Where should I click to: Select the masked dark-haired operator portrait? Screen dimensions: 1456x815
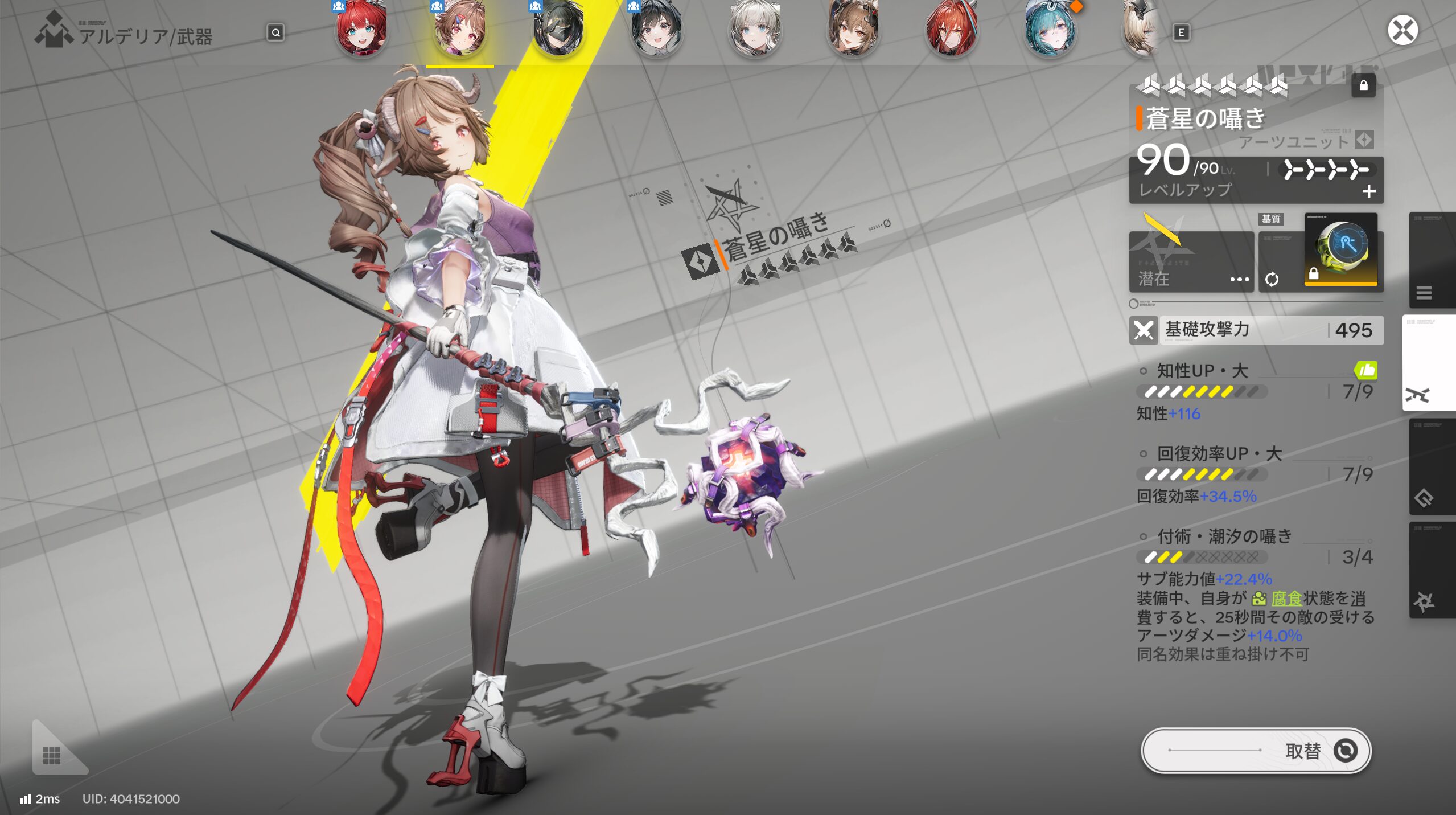pos(558,28)
